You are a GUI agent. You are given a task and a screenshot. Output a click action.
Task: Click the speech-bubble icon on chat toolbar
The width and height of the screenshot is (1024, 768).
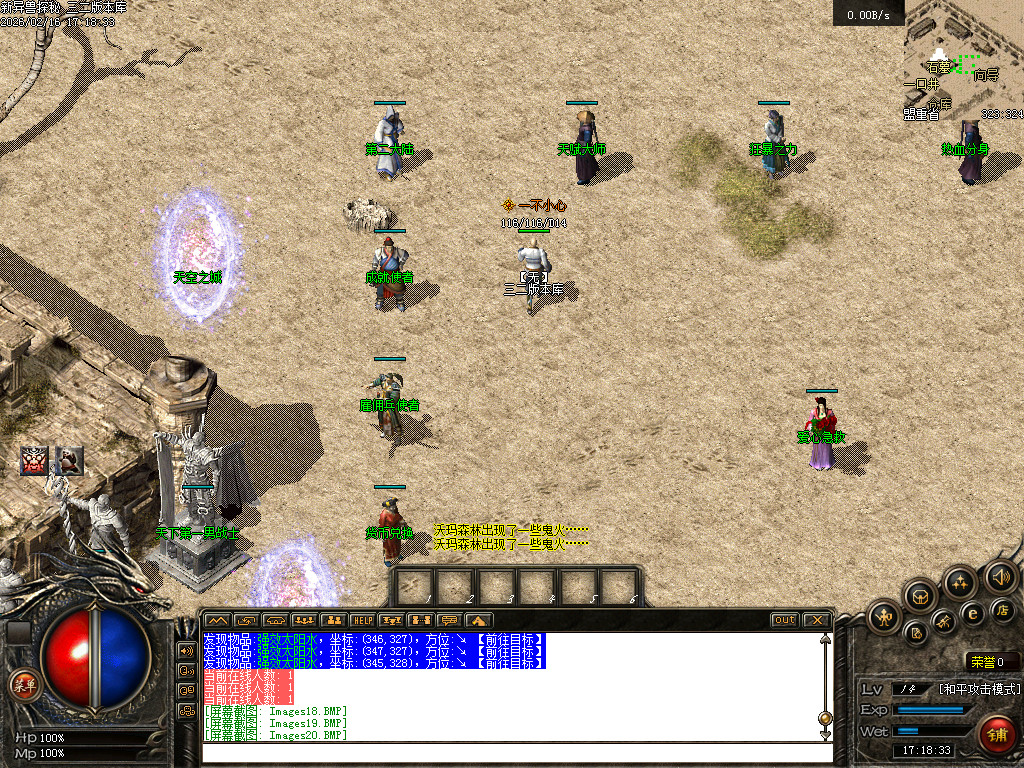click(x=450, y=620)
